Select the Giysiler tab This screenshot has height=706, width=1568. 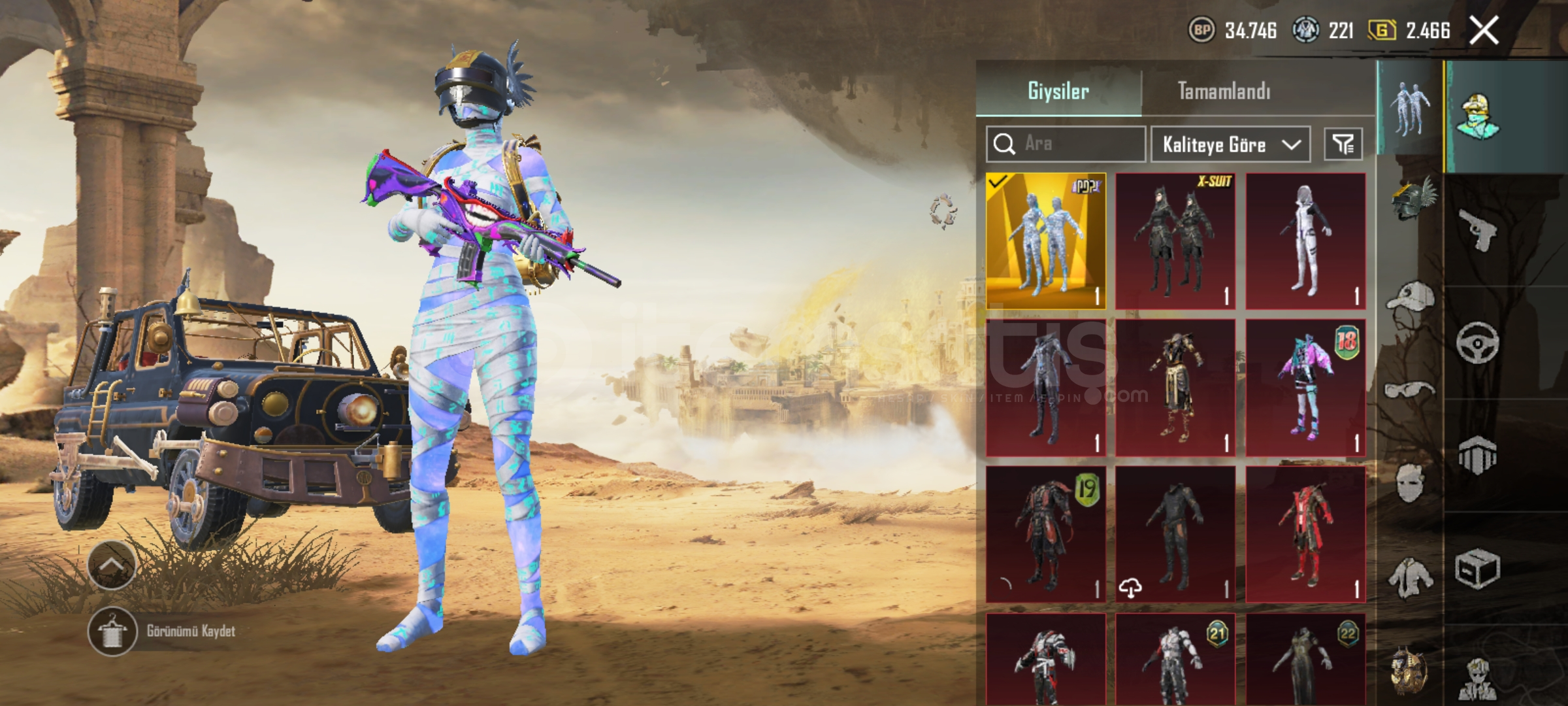(1058, 91)
